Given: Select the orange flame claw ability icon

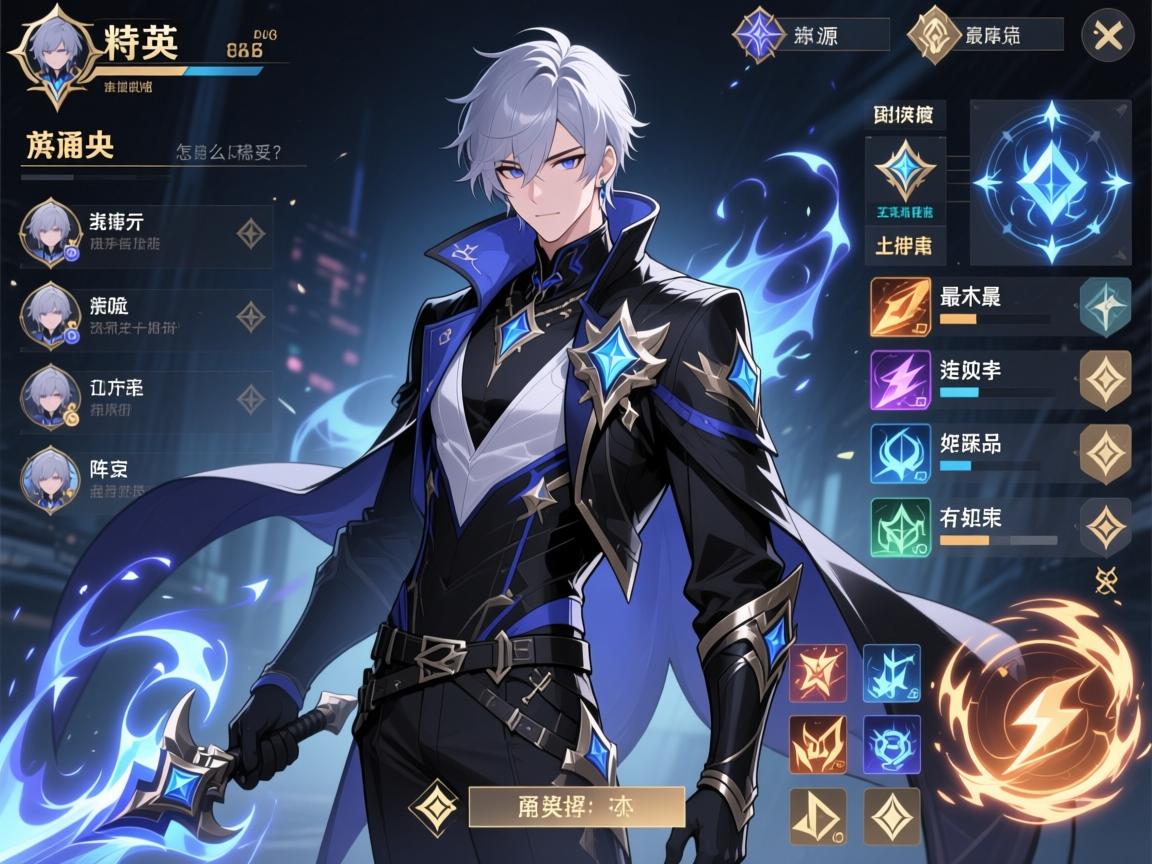Looking at the screenshot, I should click(x=818, y=744).
